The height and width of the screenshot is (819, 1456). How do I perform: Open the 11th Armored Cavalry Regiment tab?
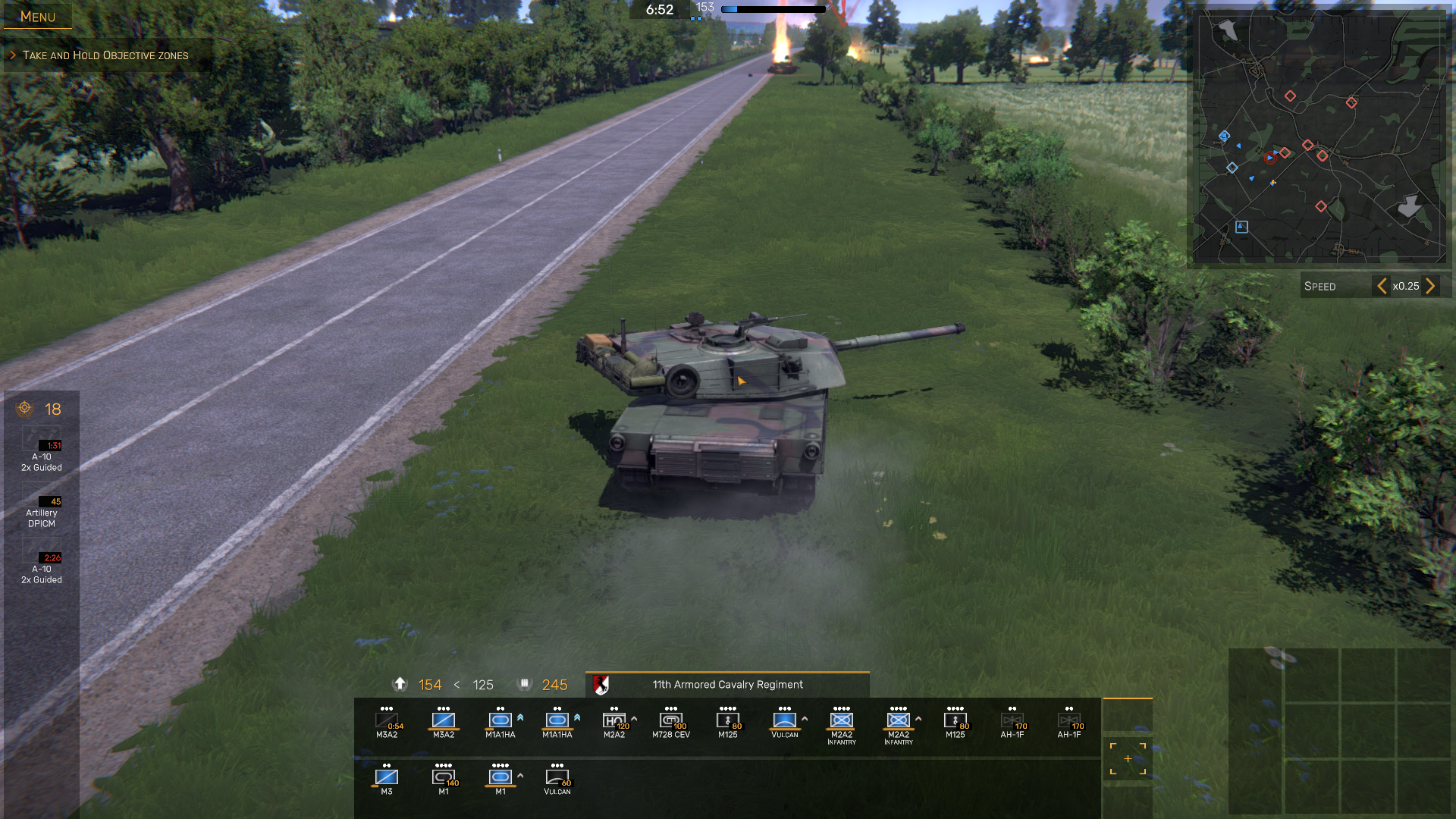(x=726, y=685)
